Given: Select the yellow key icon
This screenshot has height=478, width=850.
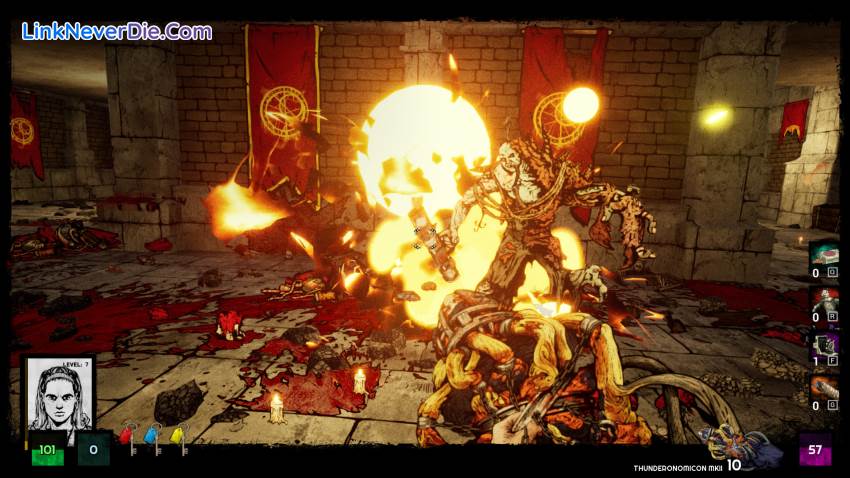Looking at the screenshot, I should 178,437.
